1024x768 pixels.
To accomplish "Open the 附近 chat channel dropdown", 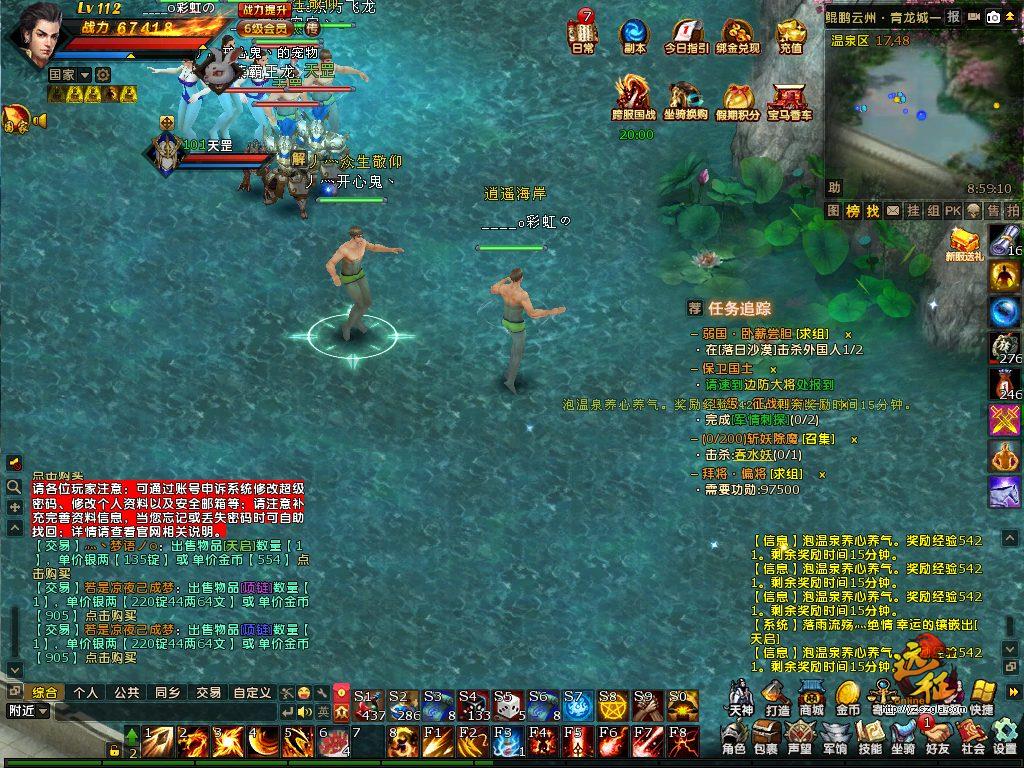I will [26, 711].
